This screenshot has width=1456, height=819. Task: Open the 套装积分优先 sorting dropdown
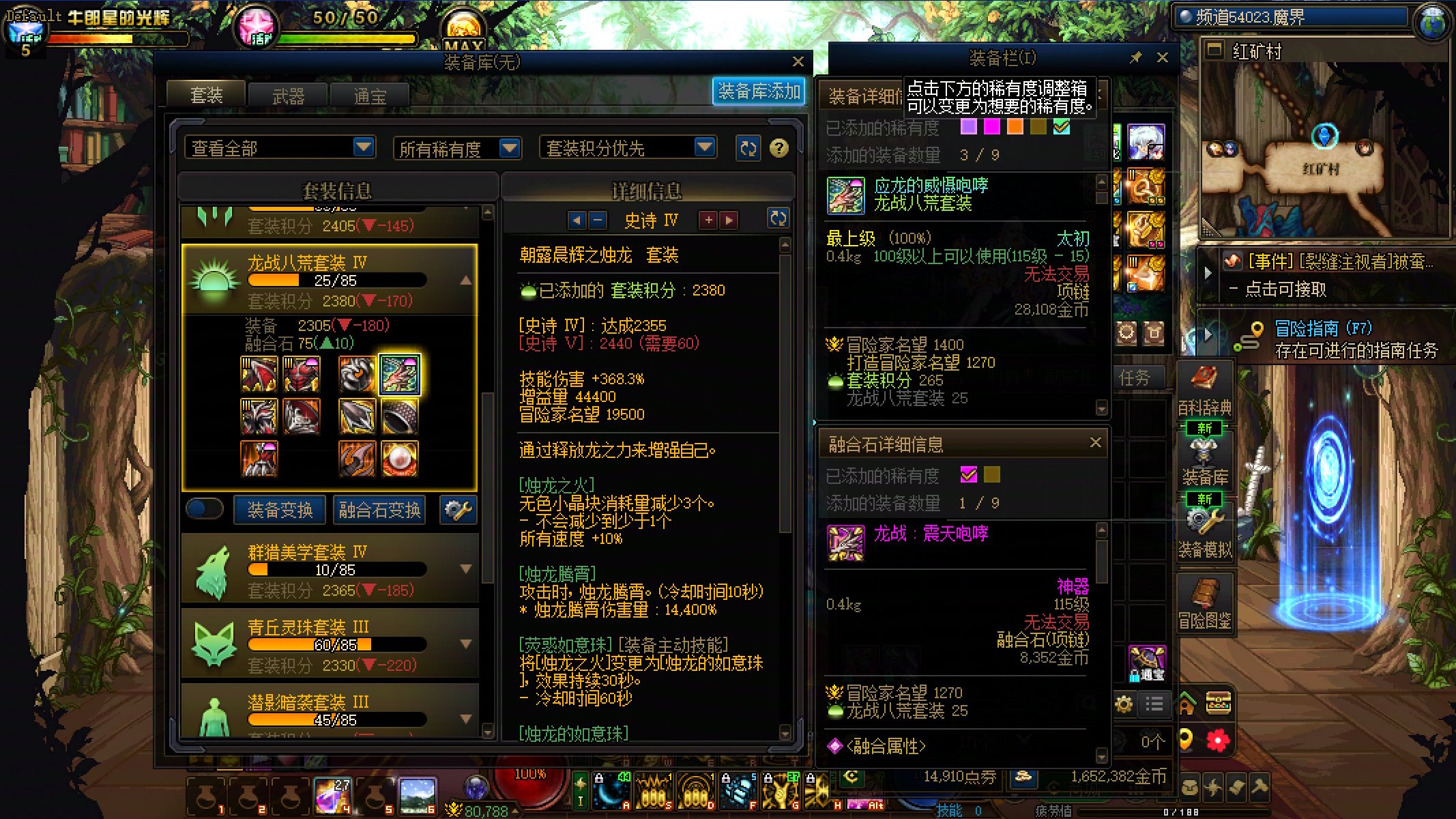point(629,147)
